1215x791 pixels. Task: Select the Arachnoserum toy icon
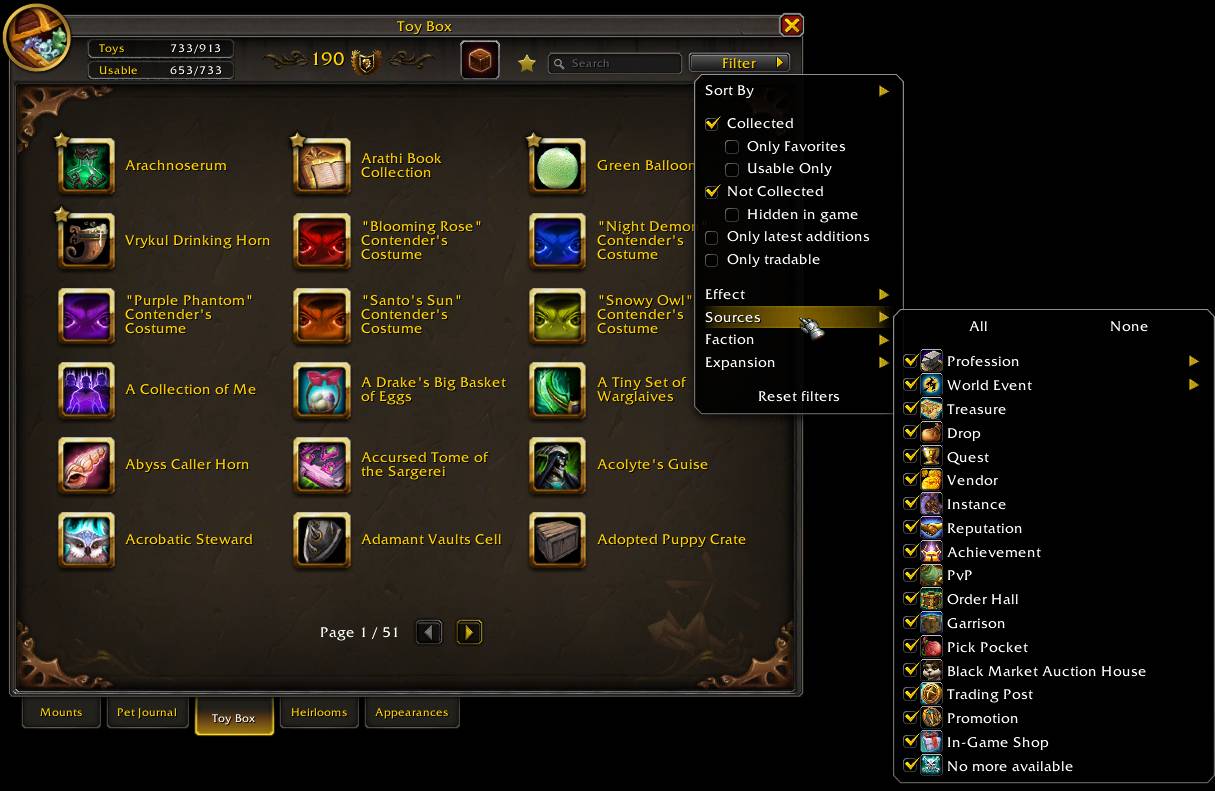pos(87,166)
